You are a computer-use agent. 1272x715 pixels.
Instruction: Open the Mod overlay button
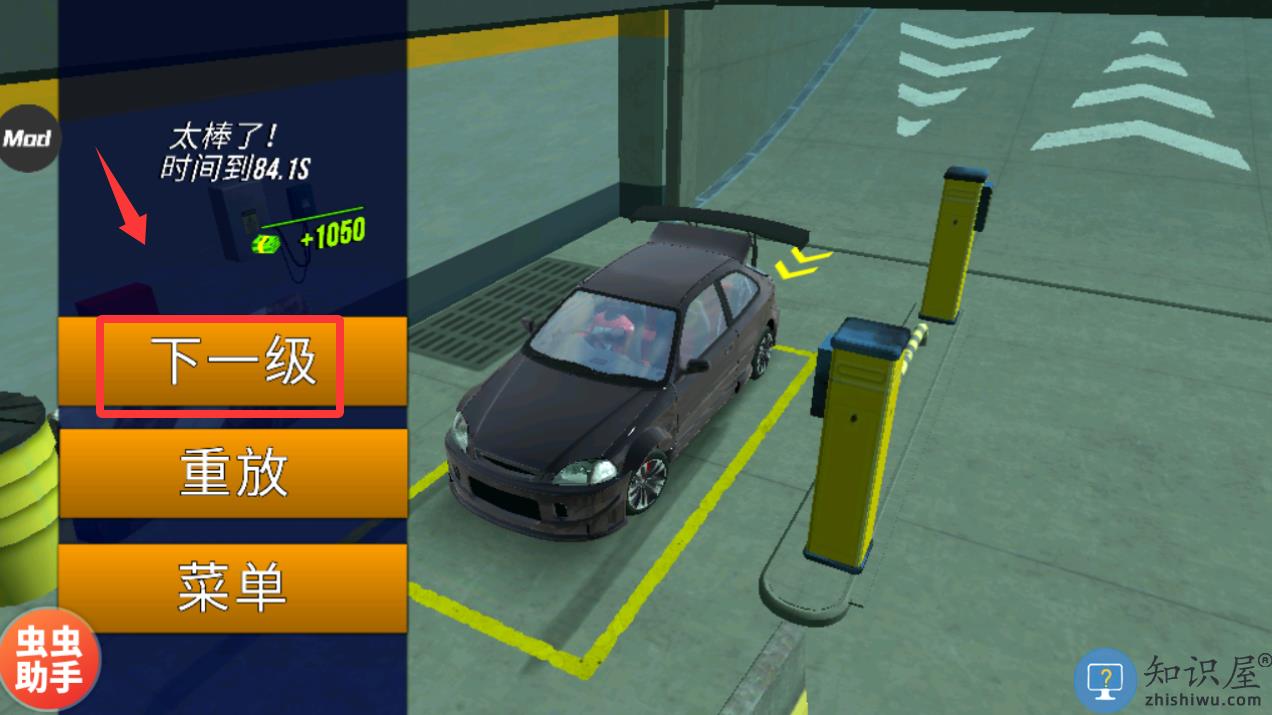pos(27,138)
